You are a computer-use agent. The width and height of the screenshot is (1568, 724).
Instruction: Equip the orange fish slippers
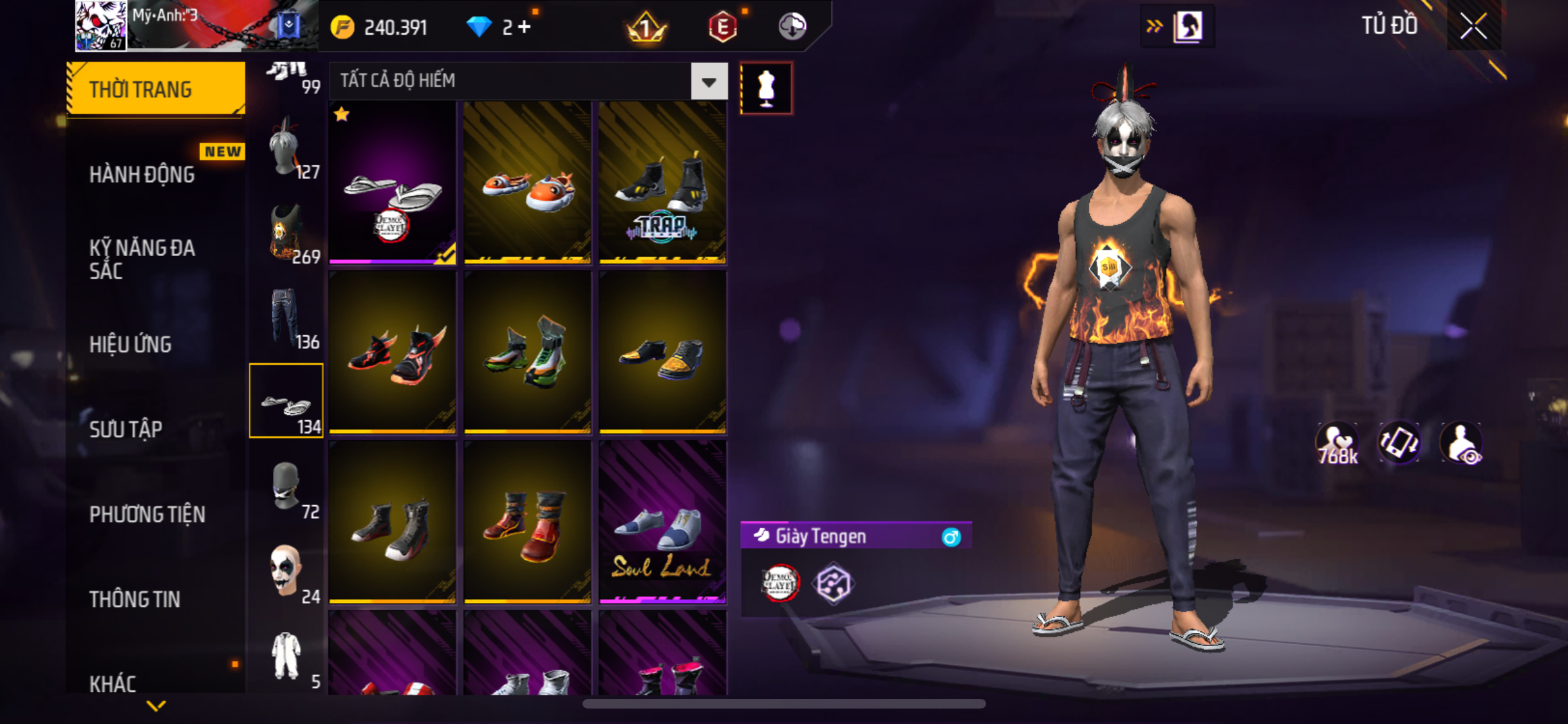[527, 183]
